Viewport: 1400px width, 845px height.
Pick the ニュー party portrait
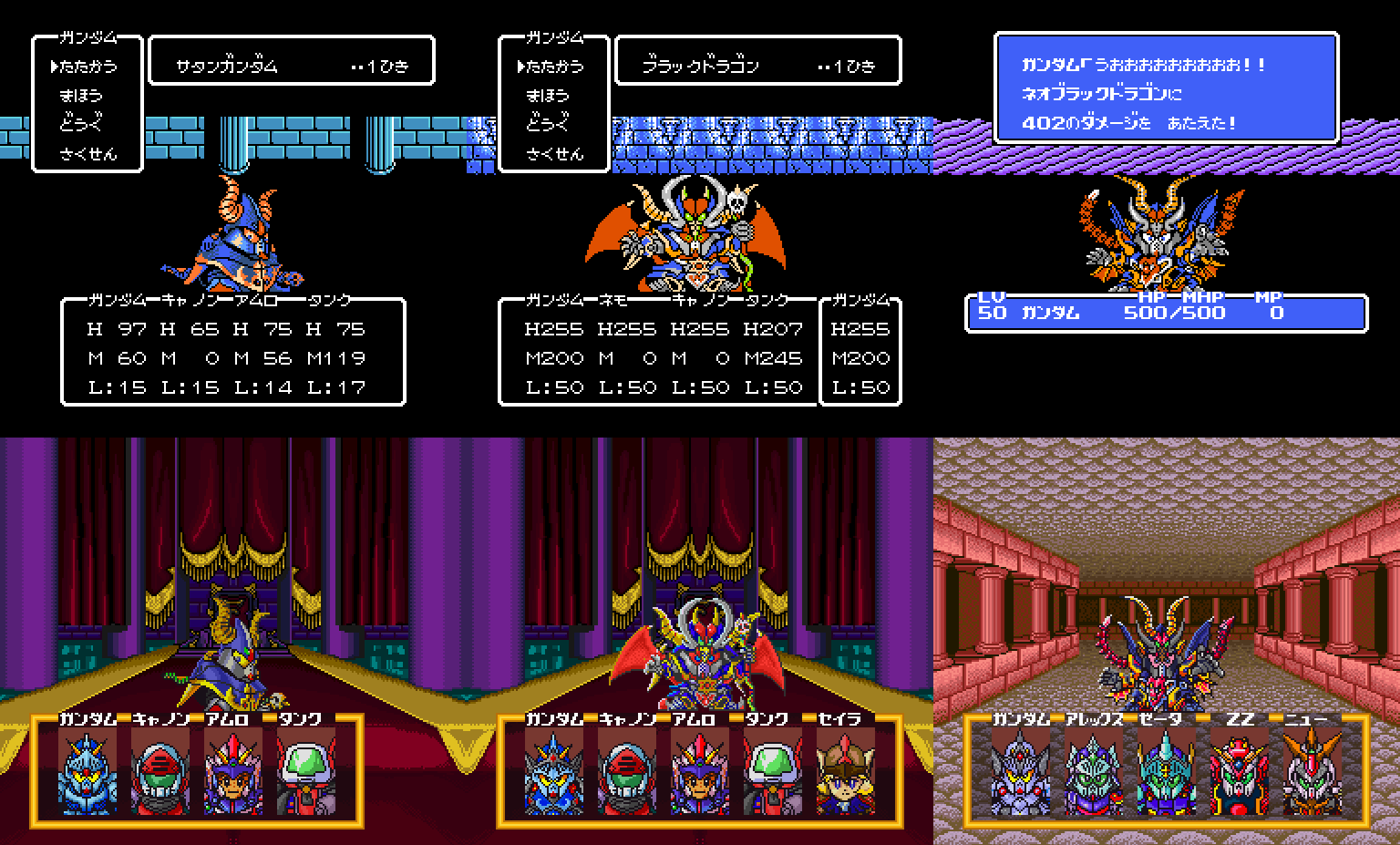1312,773
